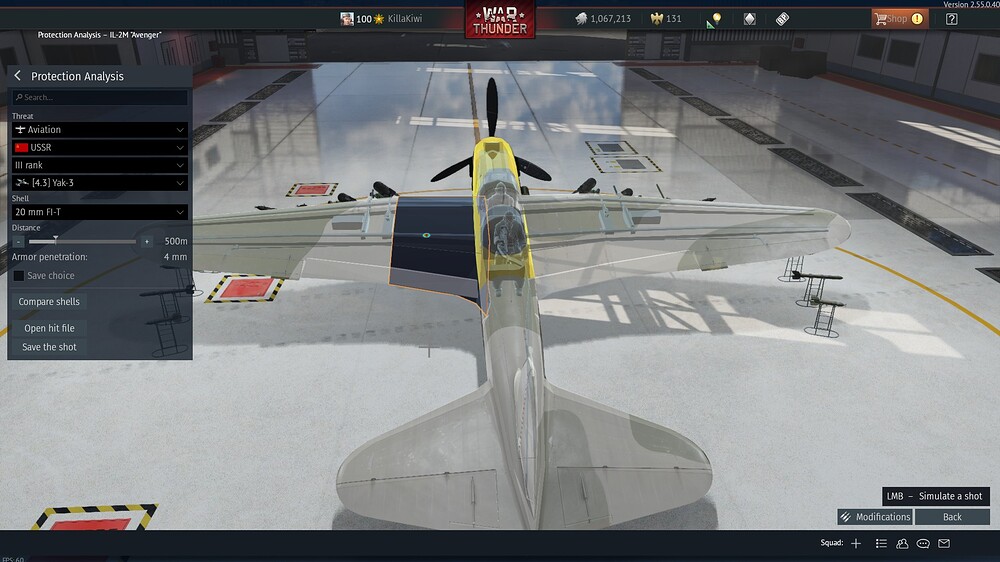
Task: Open the USSR nation dropdown
Action: click(100, 147)
